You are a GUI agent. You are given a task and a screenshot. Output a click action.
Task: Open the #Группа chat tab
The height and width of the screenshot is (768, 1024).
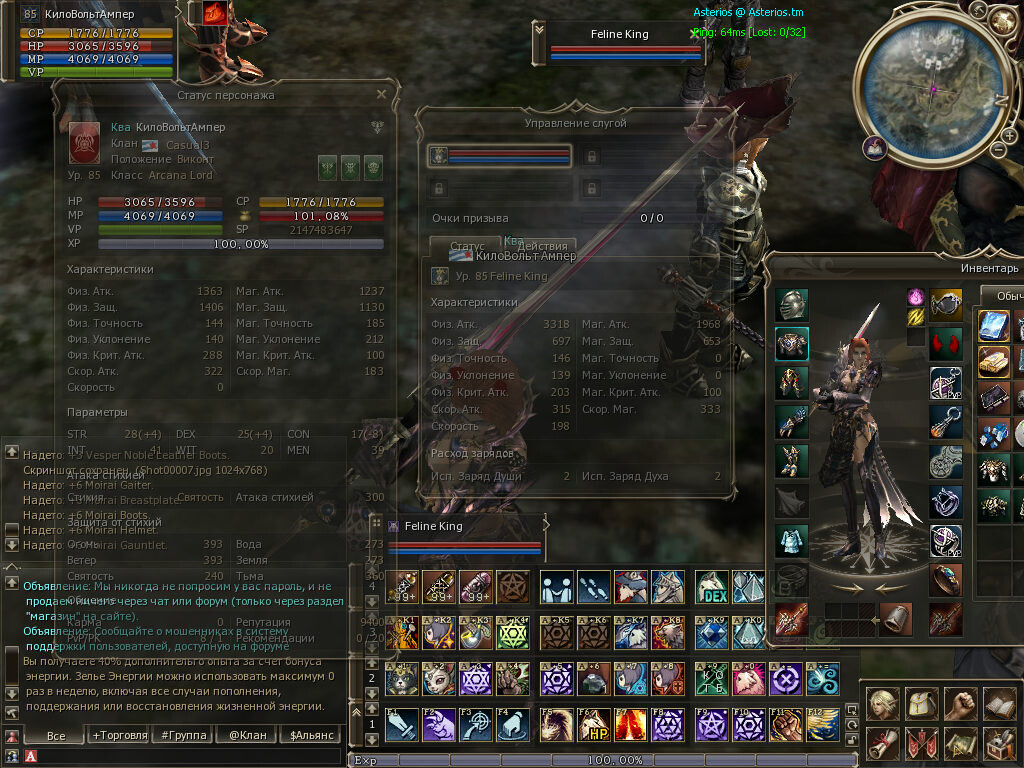click(184, 735)
